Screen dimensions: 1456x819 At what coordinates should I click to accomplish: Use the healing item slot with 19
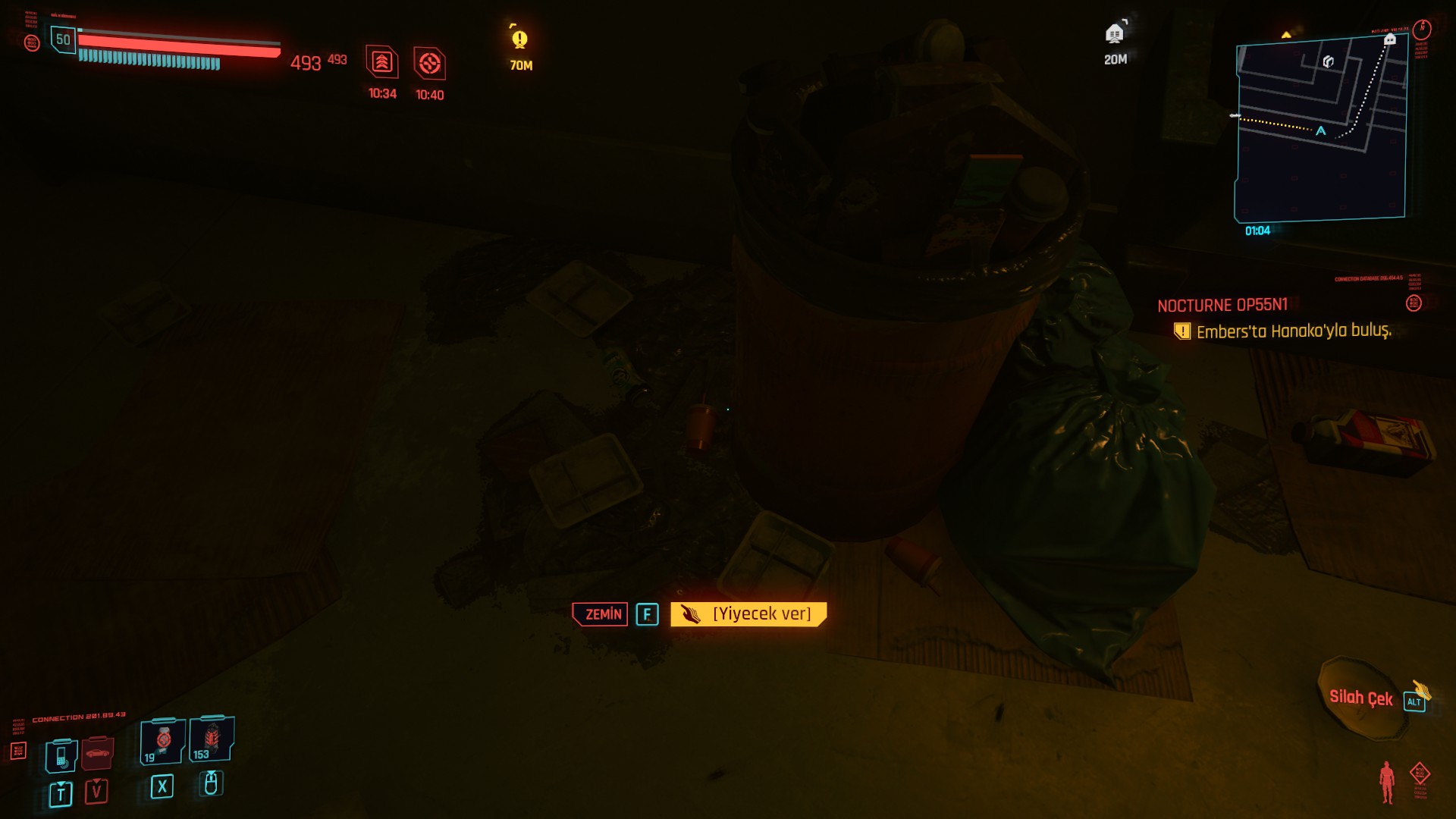tap(162, 741)
